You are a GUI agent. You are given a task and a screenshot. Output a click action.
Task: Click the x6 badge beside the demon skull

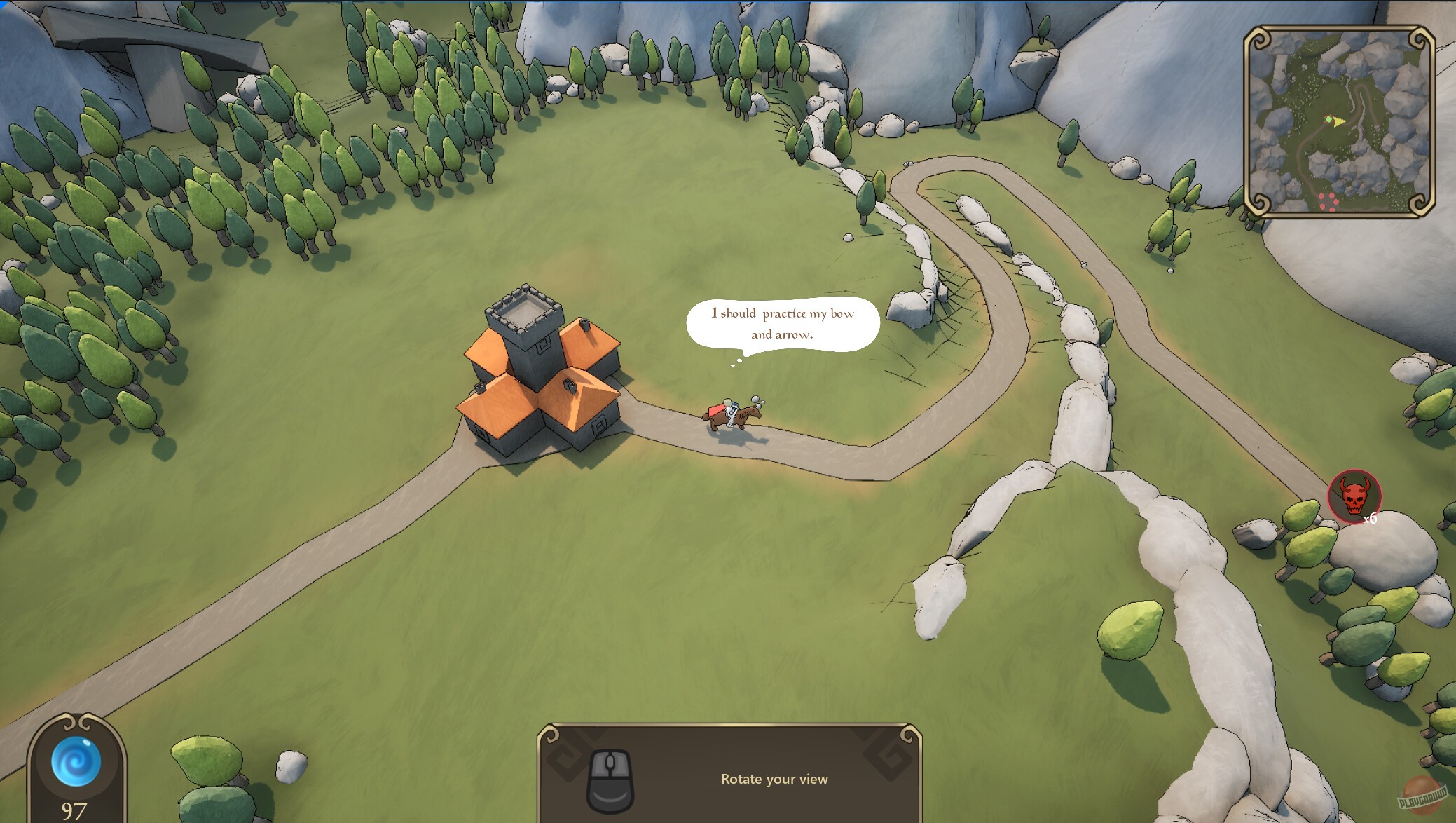[1371, 520]
